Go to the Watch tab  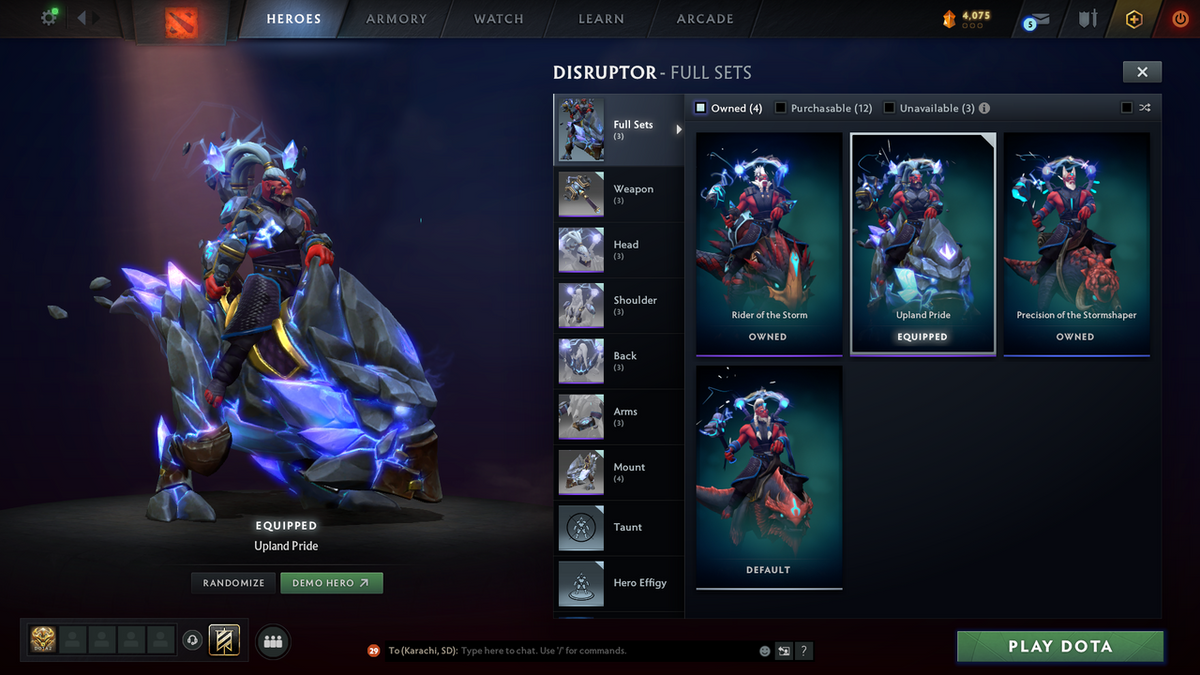pos(499,19)
